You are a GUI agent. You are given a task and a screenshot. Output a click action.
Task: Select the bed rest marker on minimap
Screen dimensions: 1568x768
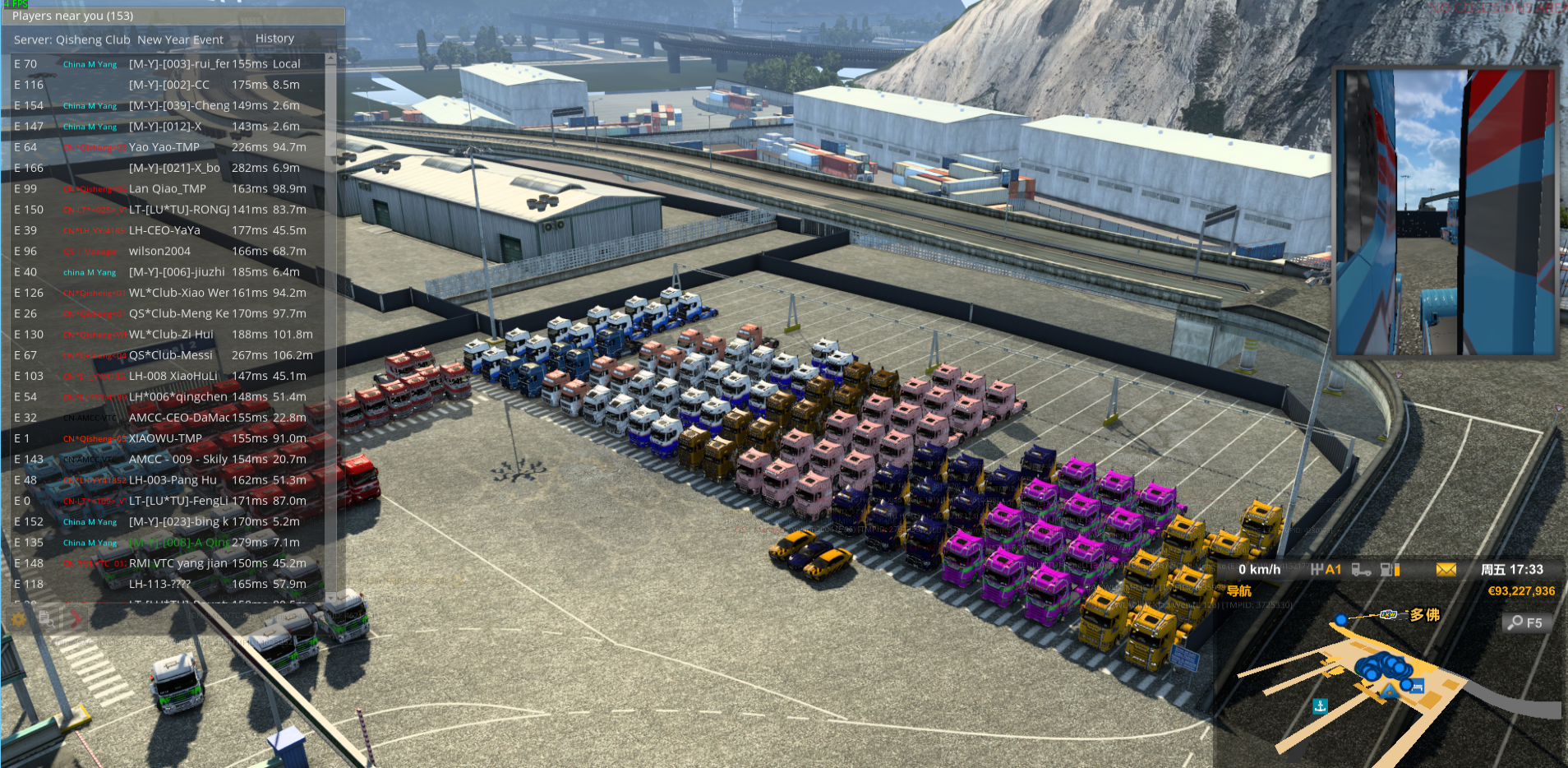(1417, 687)
